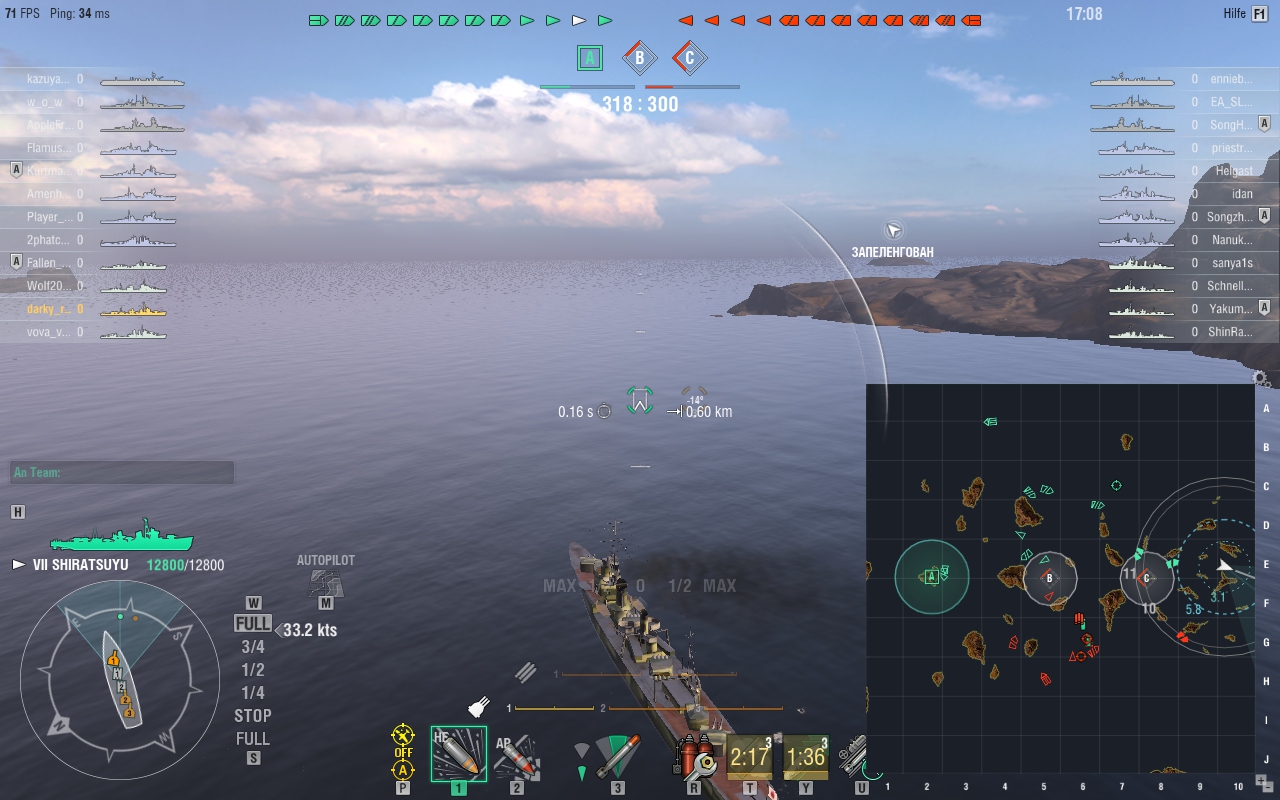Expand torpedo spread width selector

tap(583, 750)
